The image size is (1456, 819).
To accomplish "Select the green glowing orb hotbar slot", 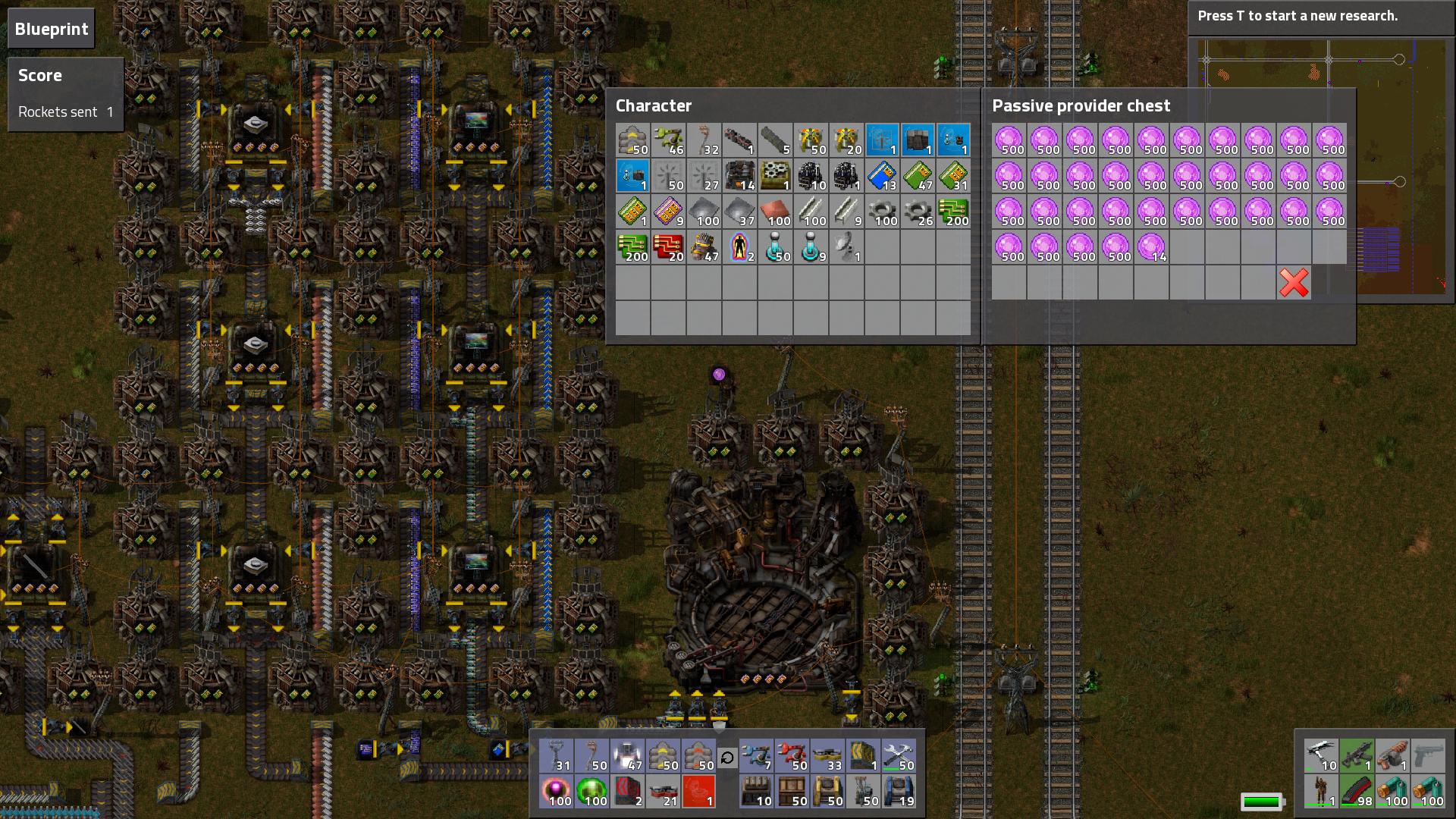I will tap(591, 792).
